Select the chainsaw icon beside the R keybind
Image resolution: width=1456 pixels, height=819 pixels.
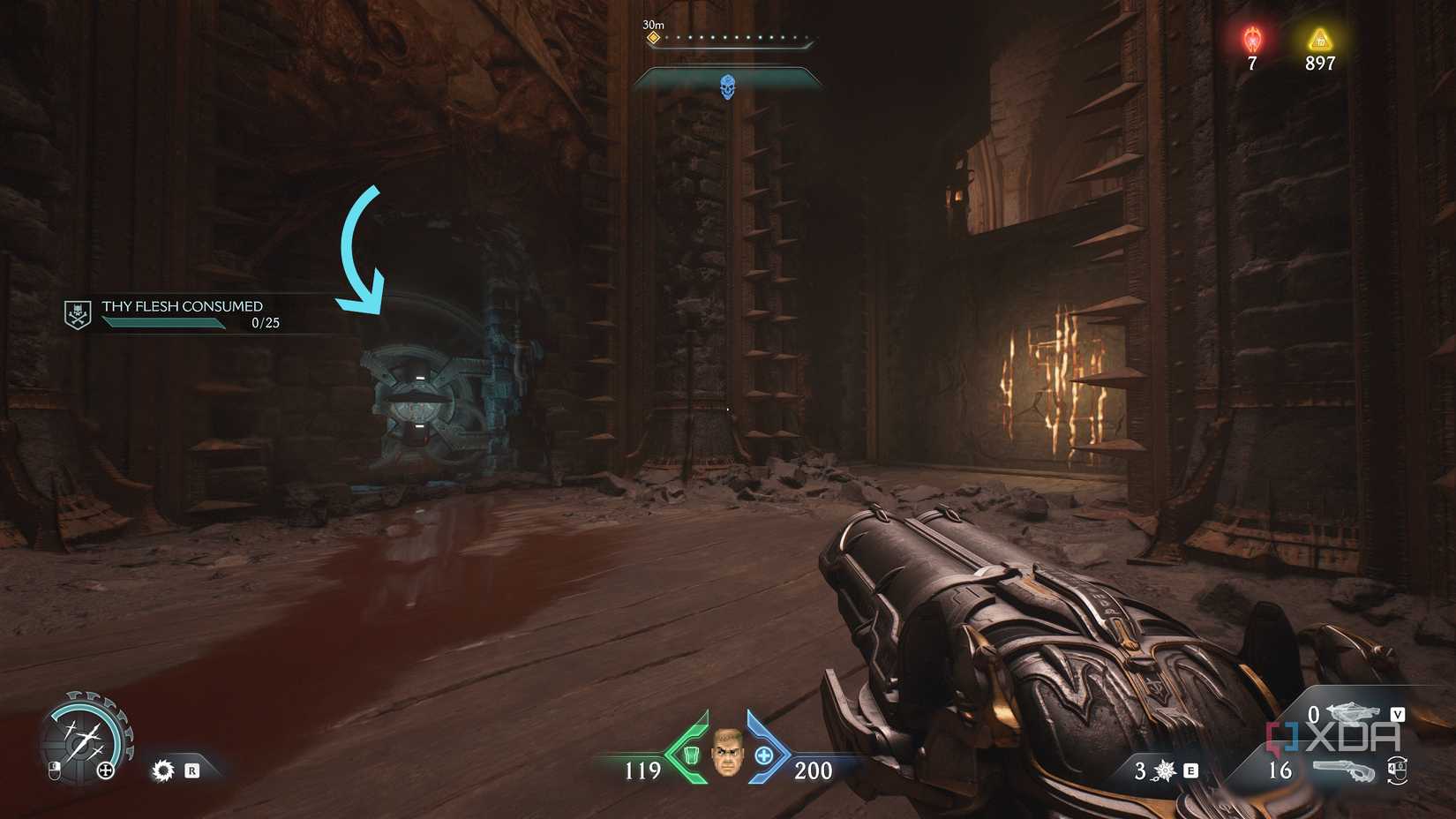[x=163, y=770]
